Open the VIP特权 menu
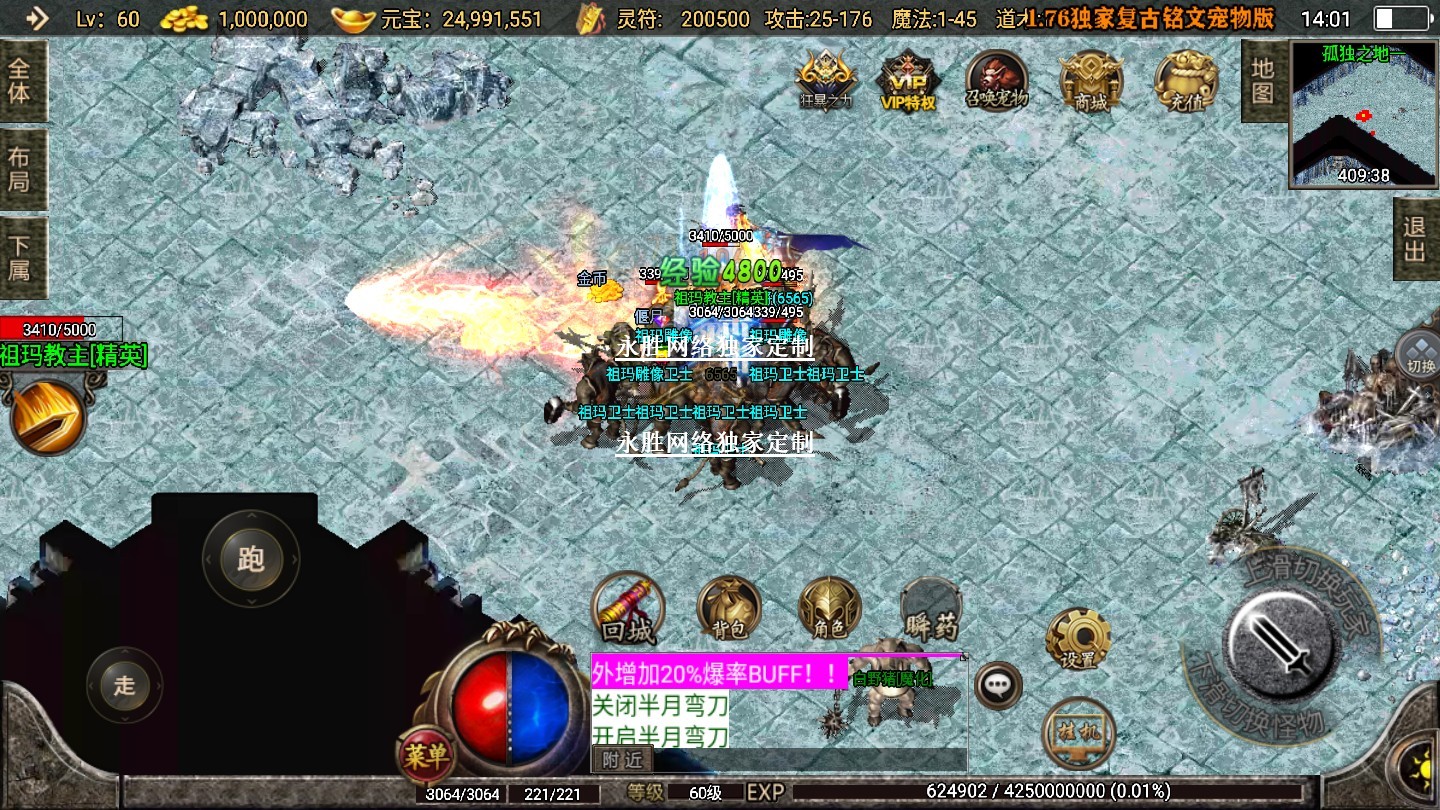 [908, 80]
